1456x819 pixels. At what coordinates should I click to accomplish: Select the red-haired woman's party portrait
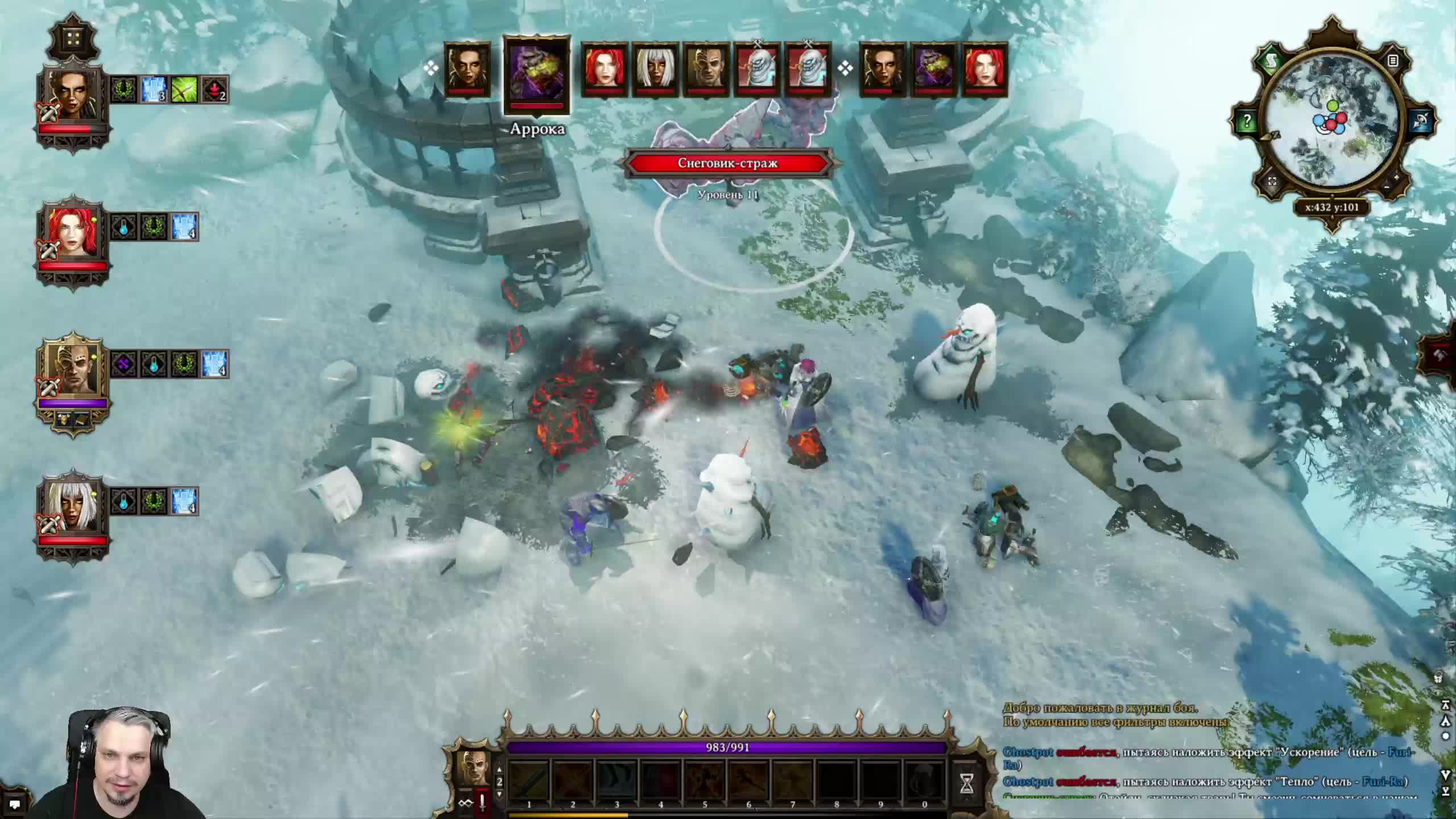(72, 233)
